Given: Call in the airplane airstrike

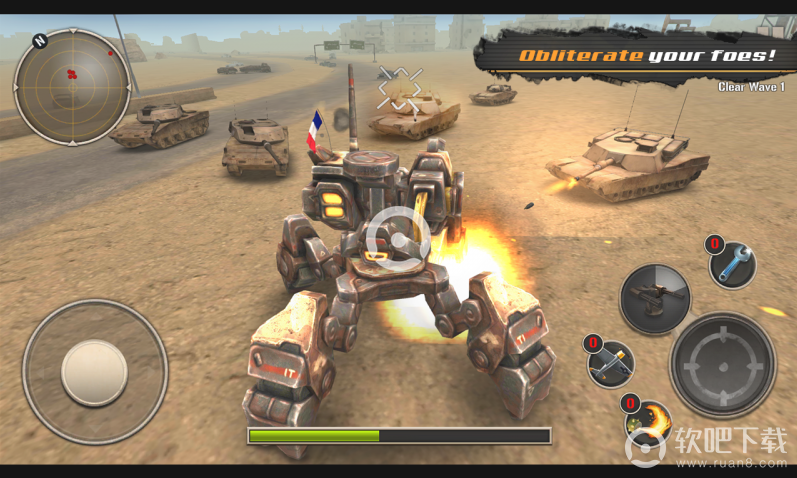Looking at the screenshot, I should (x=612, y=363).
